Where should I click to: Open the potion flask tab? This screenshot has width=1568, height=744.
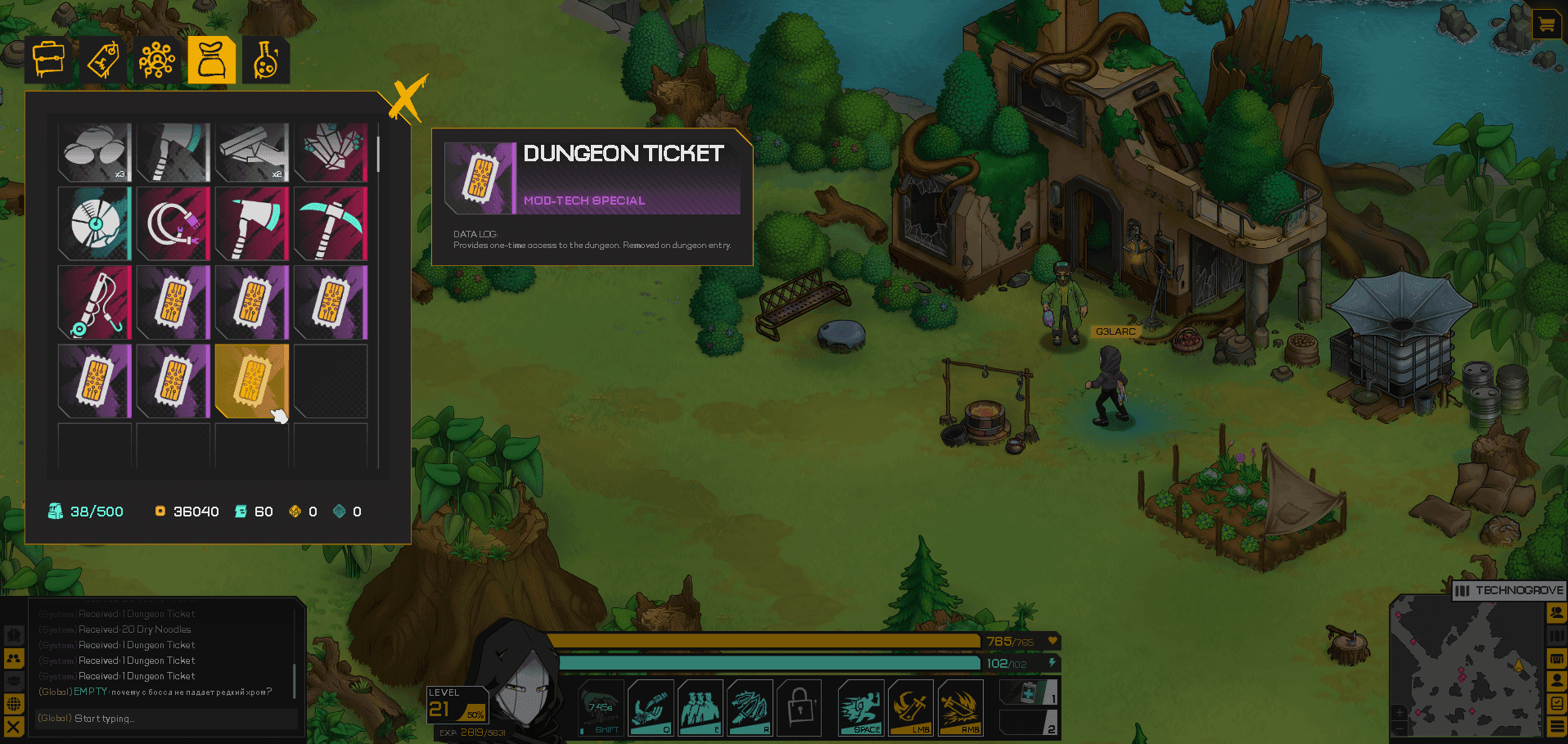[265, 60]
